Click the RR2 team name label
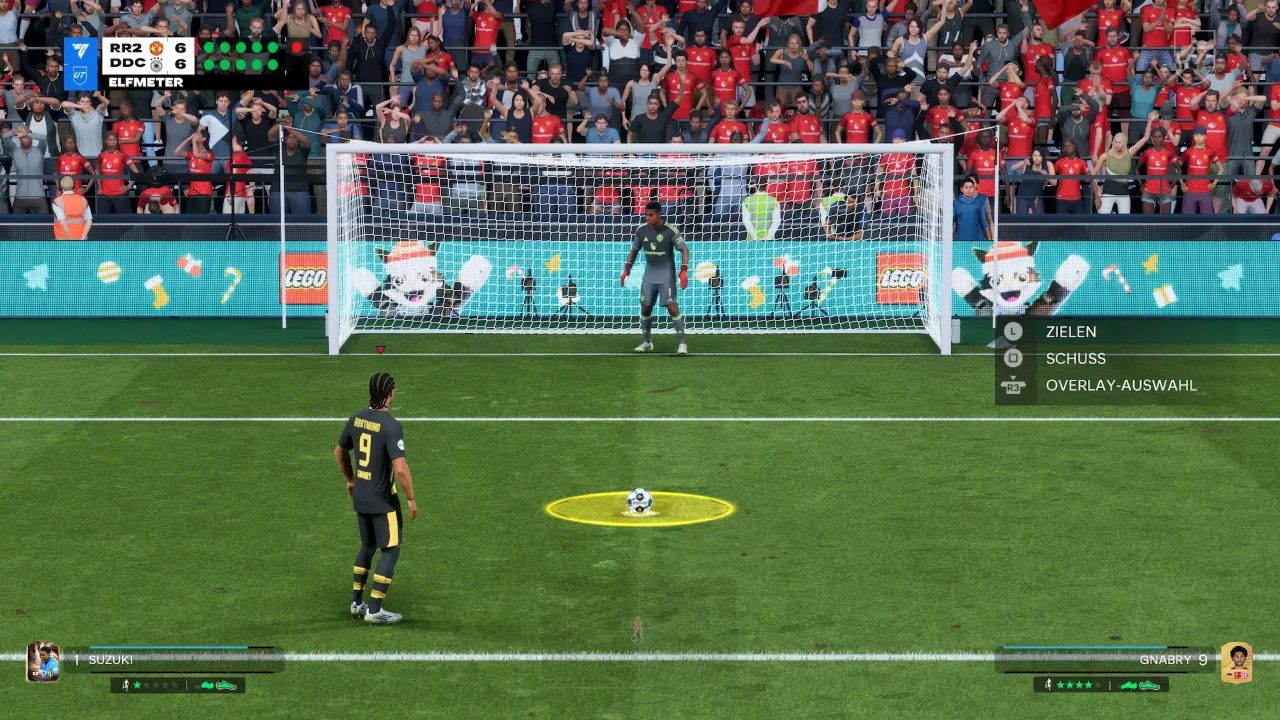The image size is (1280, 720). (x=125, y=47)
